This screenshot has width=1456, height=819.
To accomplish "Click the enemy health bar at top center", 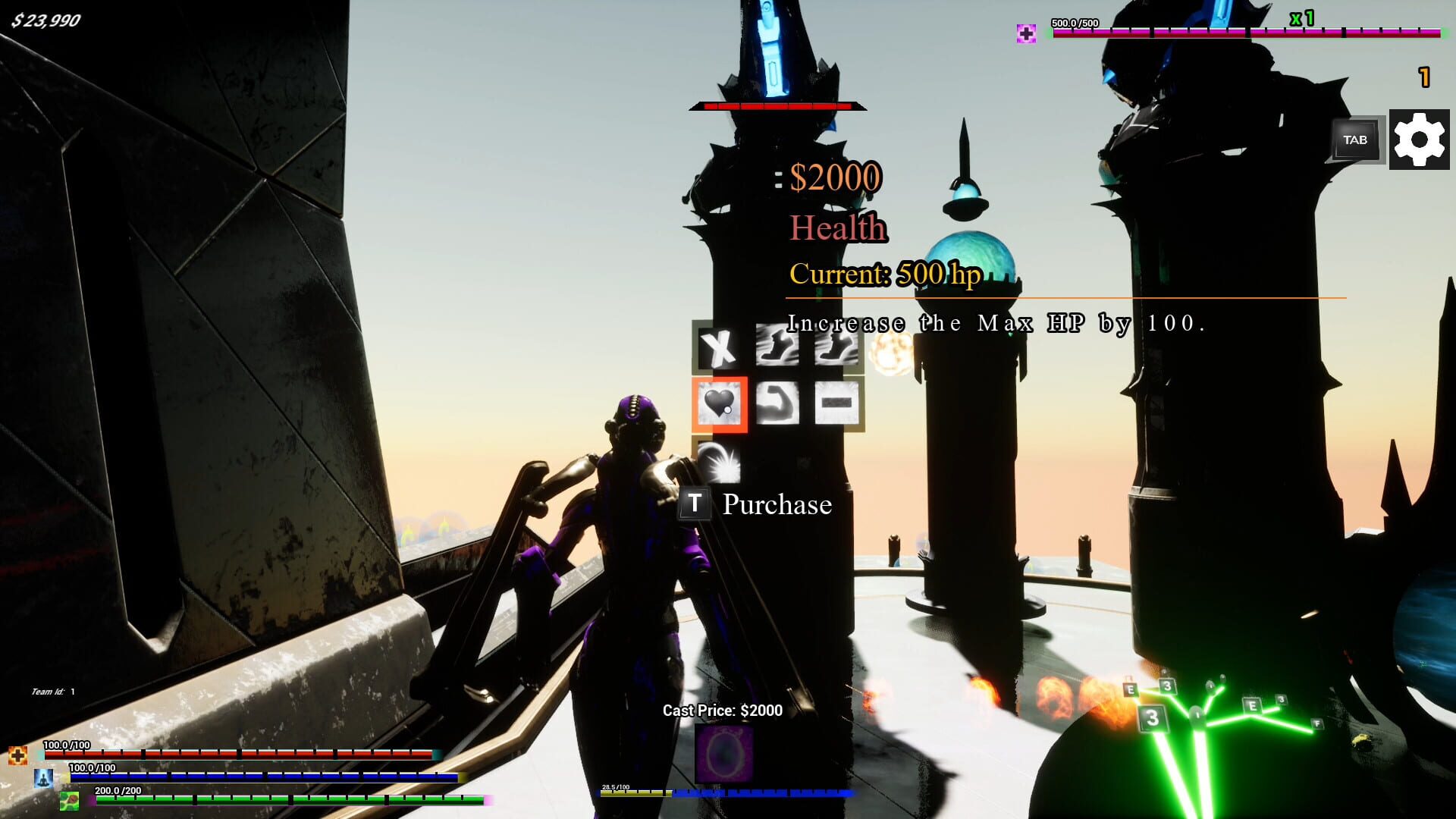I will tap(777, 107).
